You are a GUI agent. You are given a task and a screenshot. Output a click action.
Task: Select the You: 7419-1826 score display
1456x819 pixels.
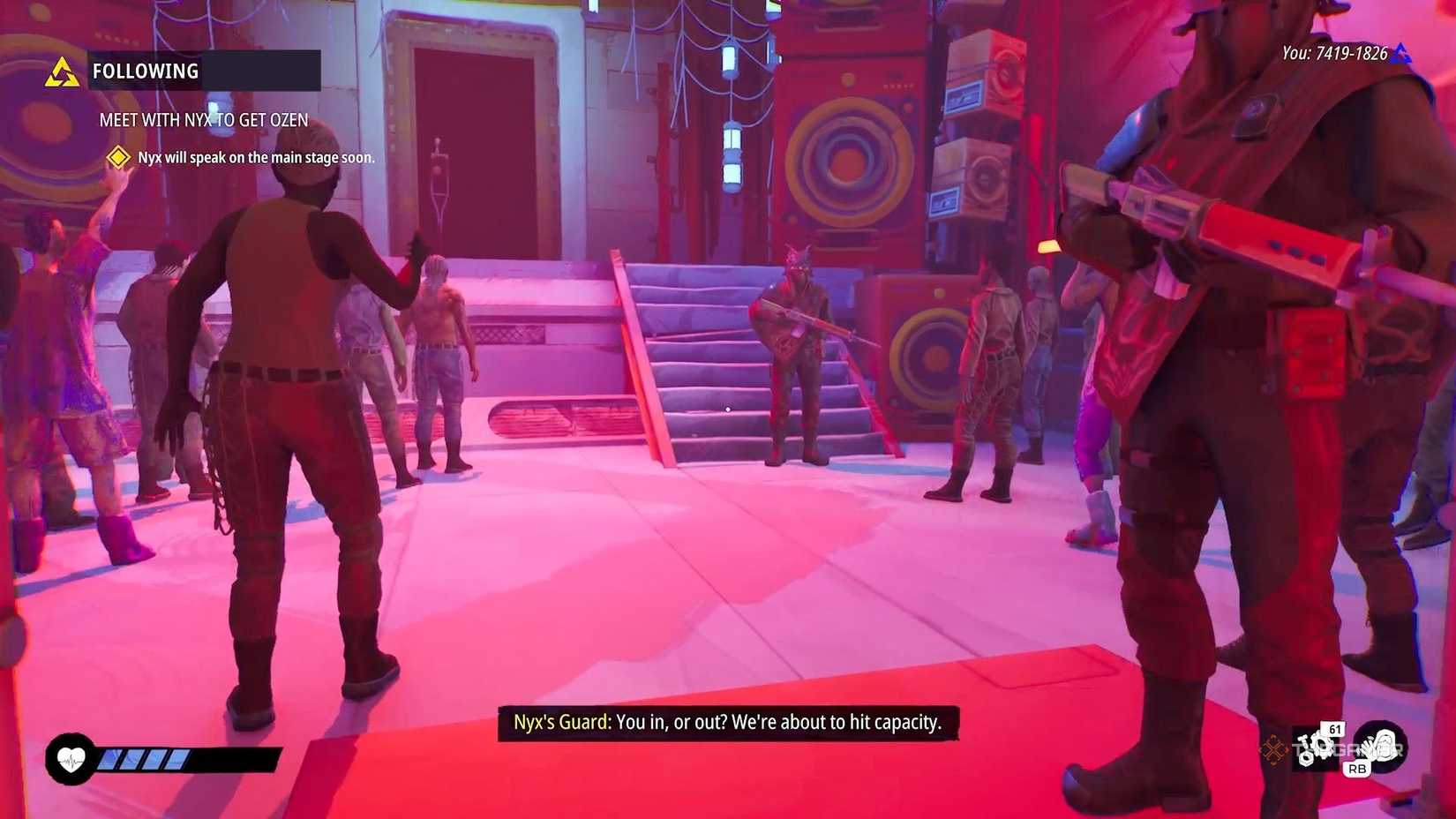point(1334,53)
